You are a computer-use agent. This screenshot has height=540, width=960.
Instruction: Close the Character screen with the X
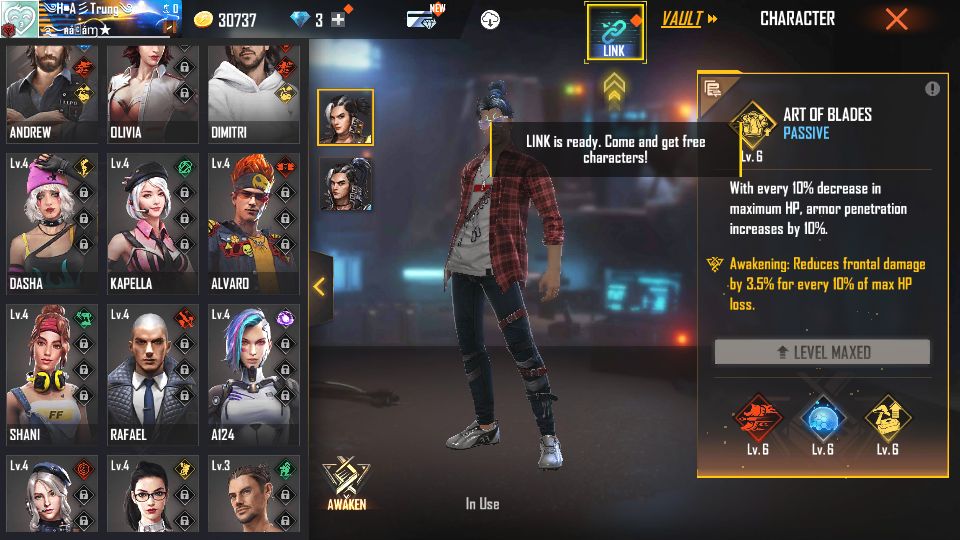coord(896,19)
